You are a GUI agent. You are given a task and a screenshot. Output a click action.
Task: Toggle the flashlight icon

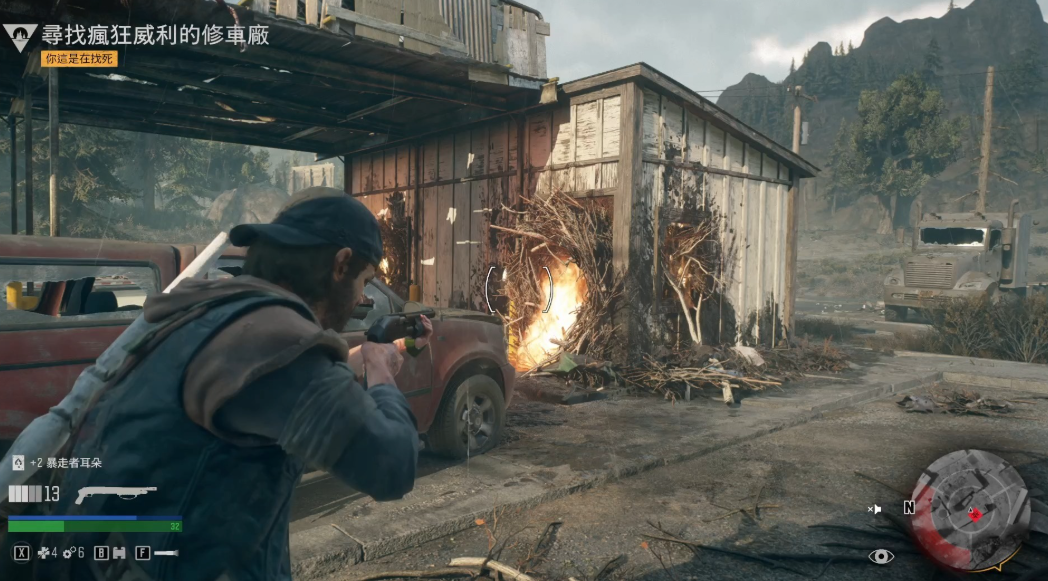coord(166,552)
